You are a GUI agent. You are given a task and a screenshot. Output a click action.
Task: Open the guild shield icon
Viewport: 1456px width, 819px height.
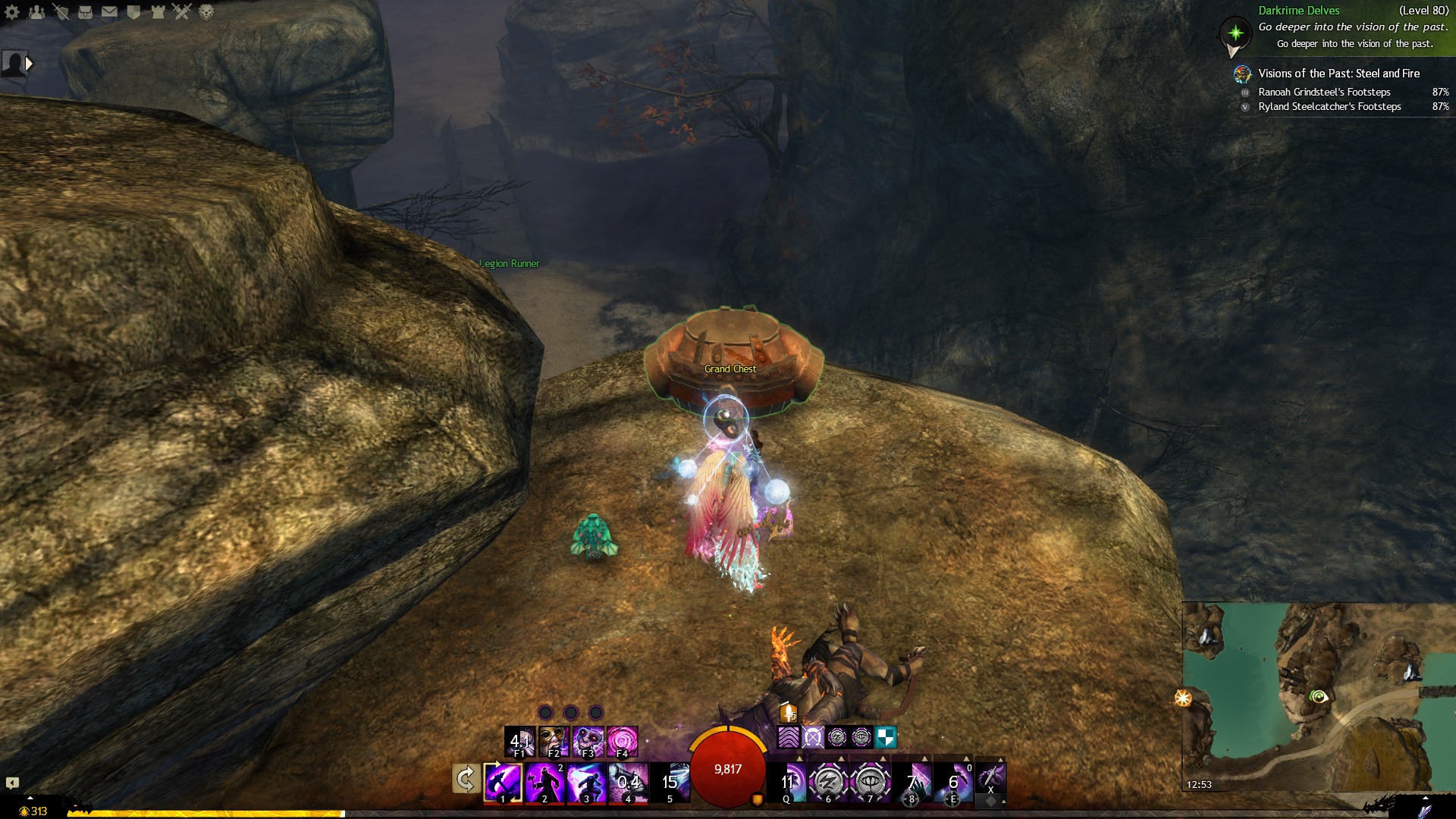click(133, 12)
